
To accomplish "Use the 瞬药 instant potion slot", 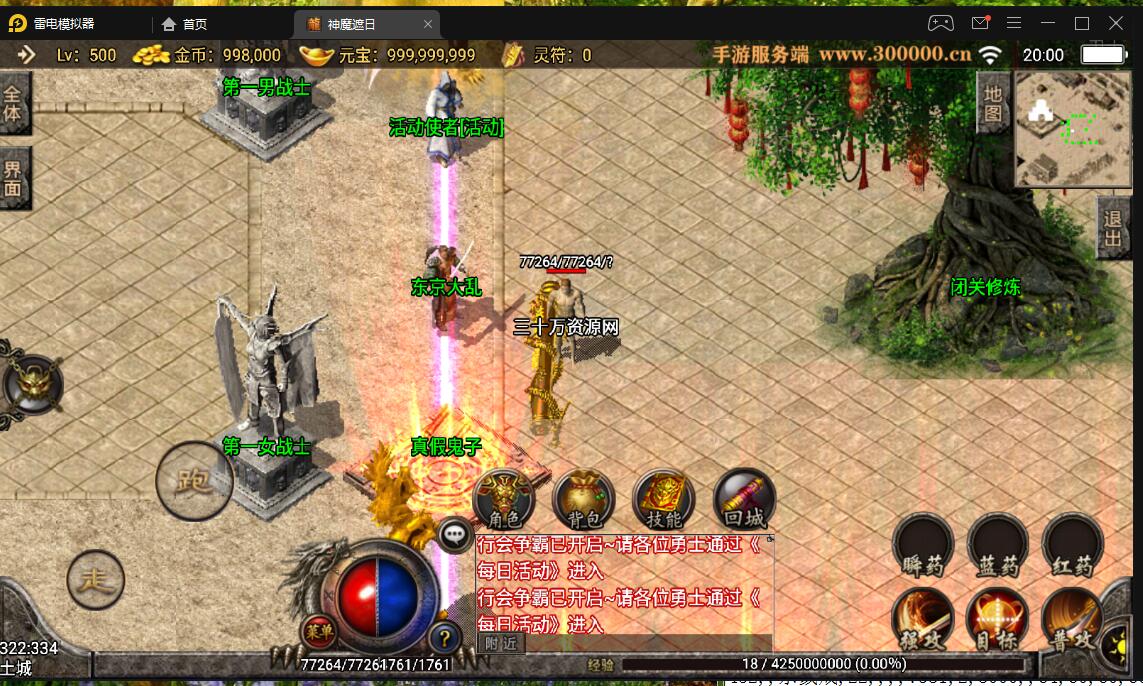I will pyautogui.click(x=922, y=546).
